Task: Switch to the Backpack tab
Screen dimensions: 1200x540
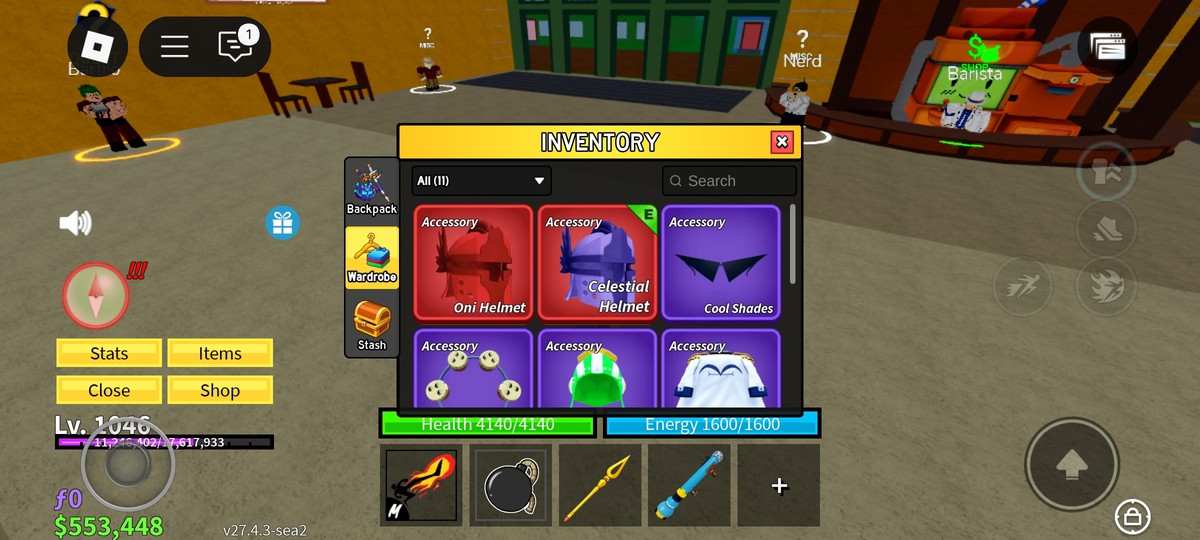Action: pos(372,189)
